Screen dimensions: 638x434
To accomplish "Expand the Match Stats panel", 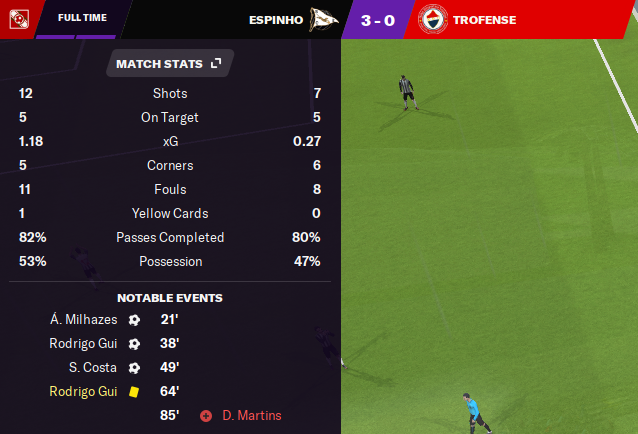I will [216, 64].
